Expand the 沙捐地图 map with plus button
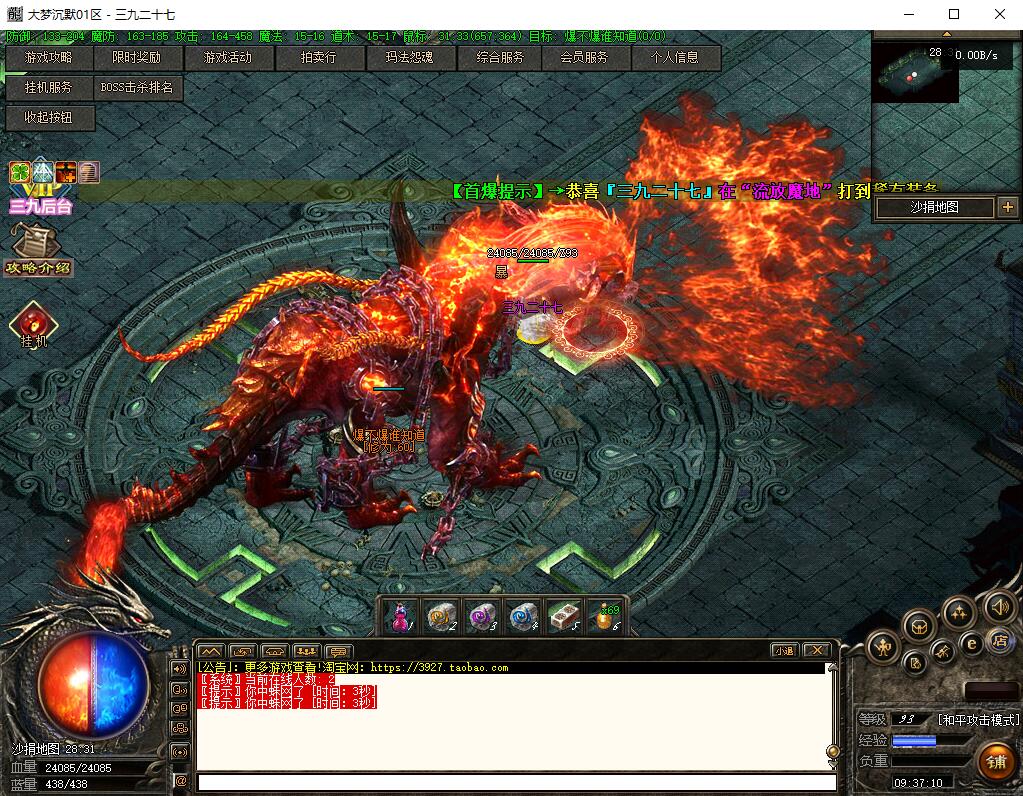 tap(1006, 207)
